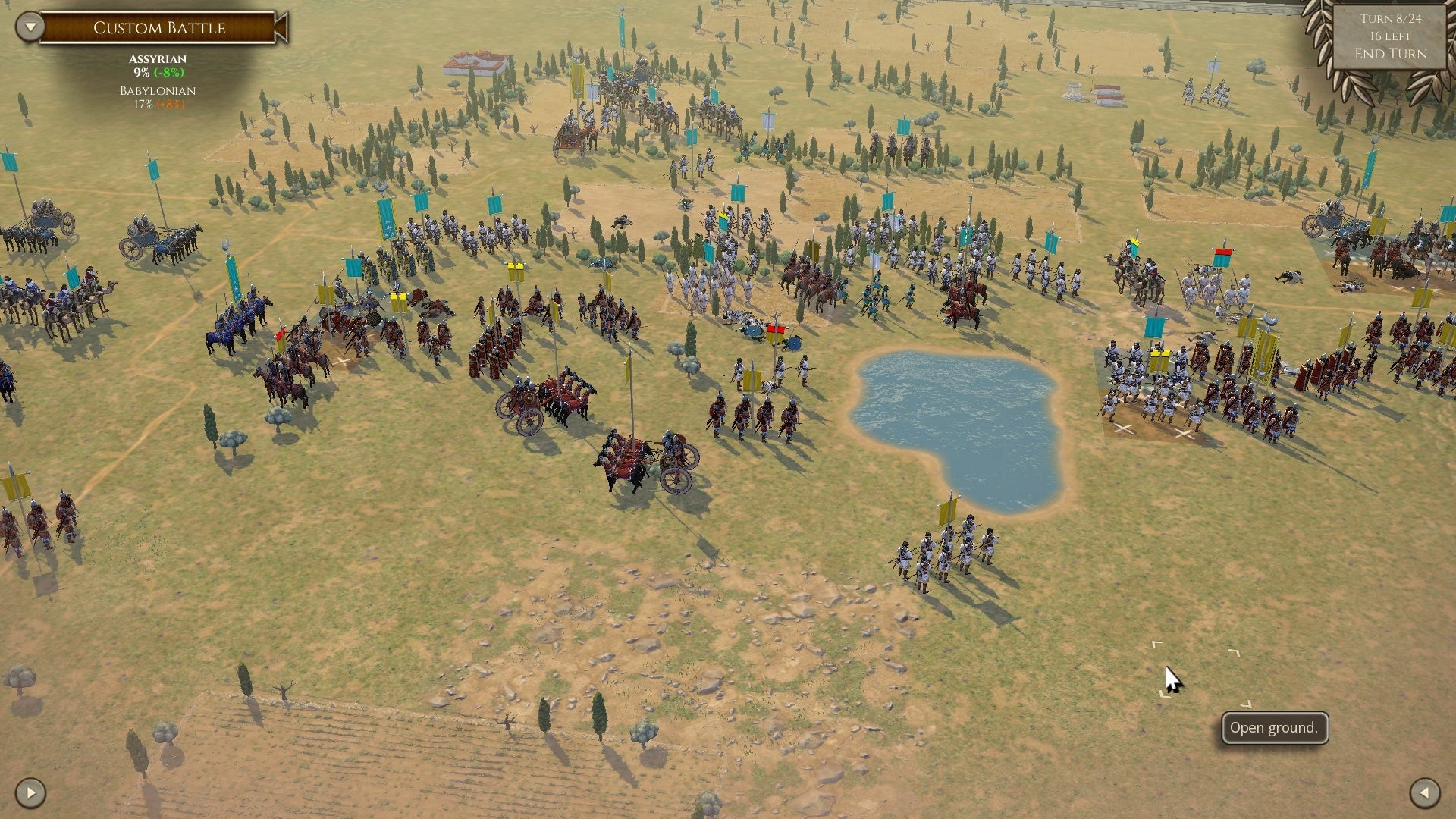The height and width of the screenshot is (819, 1456).
Task: Dismiss the Open ground tooltip
Action: pyautogui.click(x=1274, y=727)
